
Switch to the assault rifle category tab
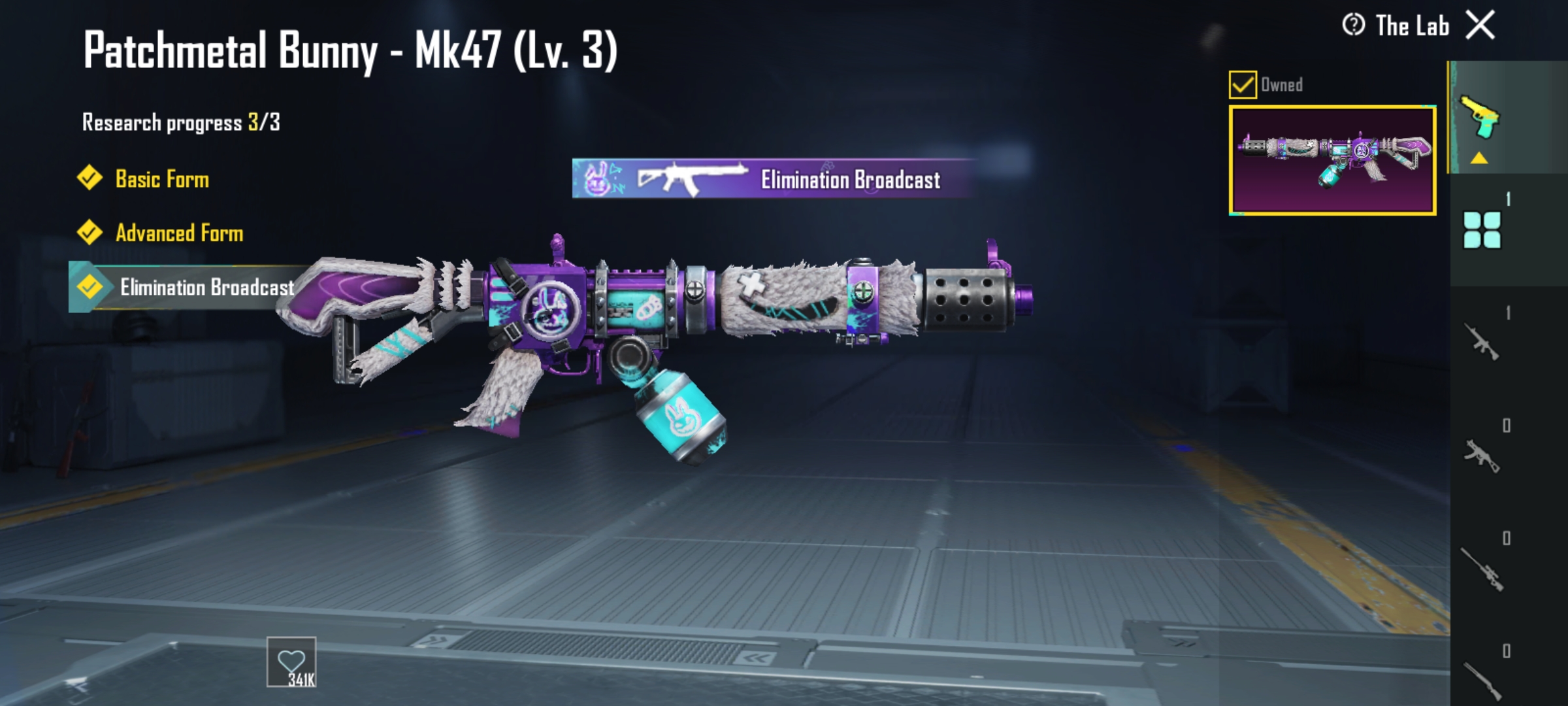coord(1481,341)
